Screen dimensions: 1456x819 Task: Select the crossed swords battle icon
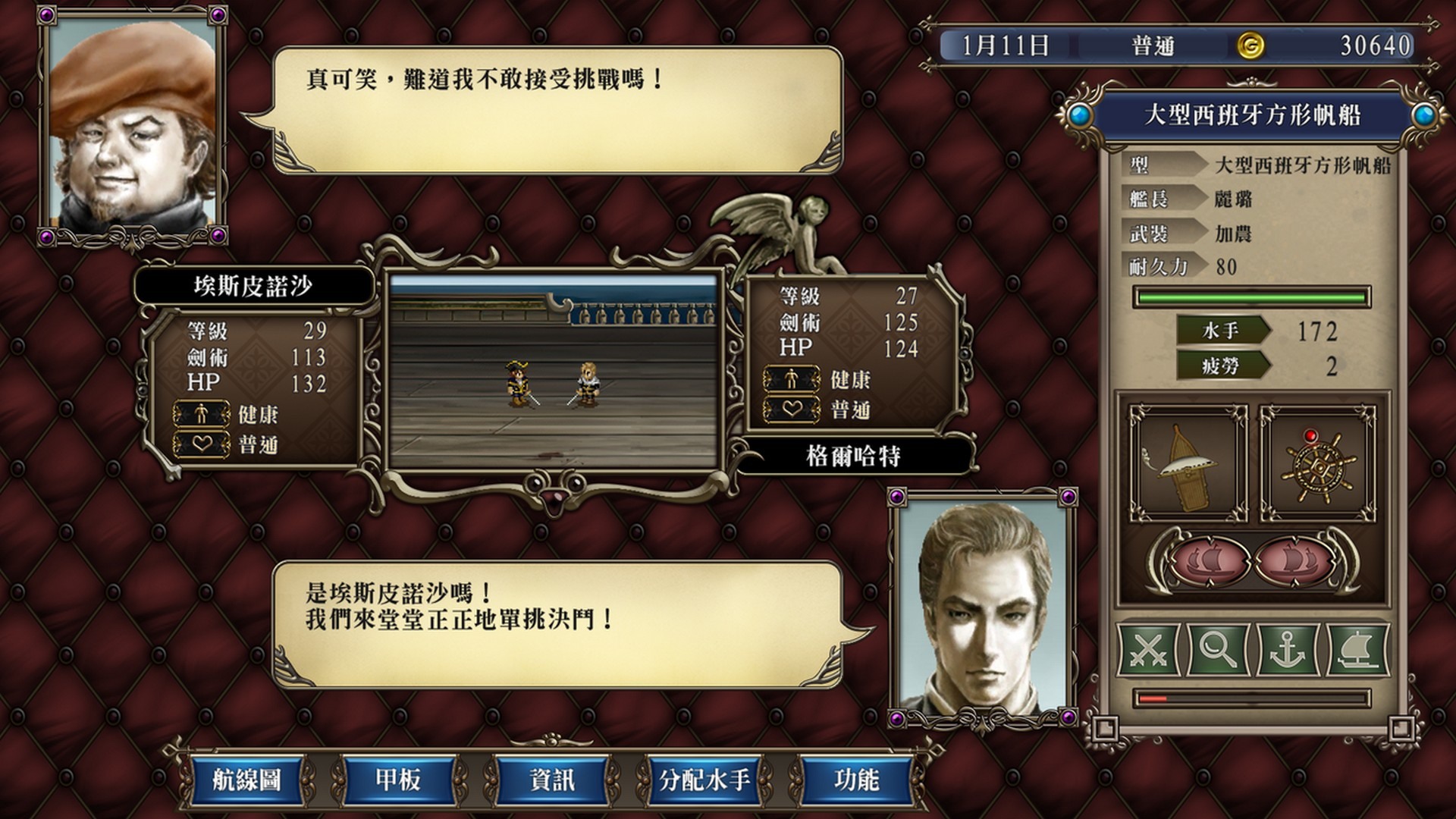pos(1150,648)
